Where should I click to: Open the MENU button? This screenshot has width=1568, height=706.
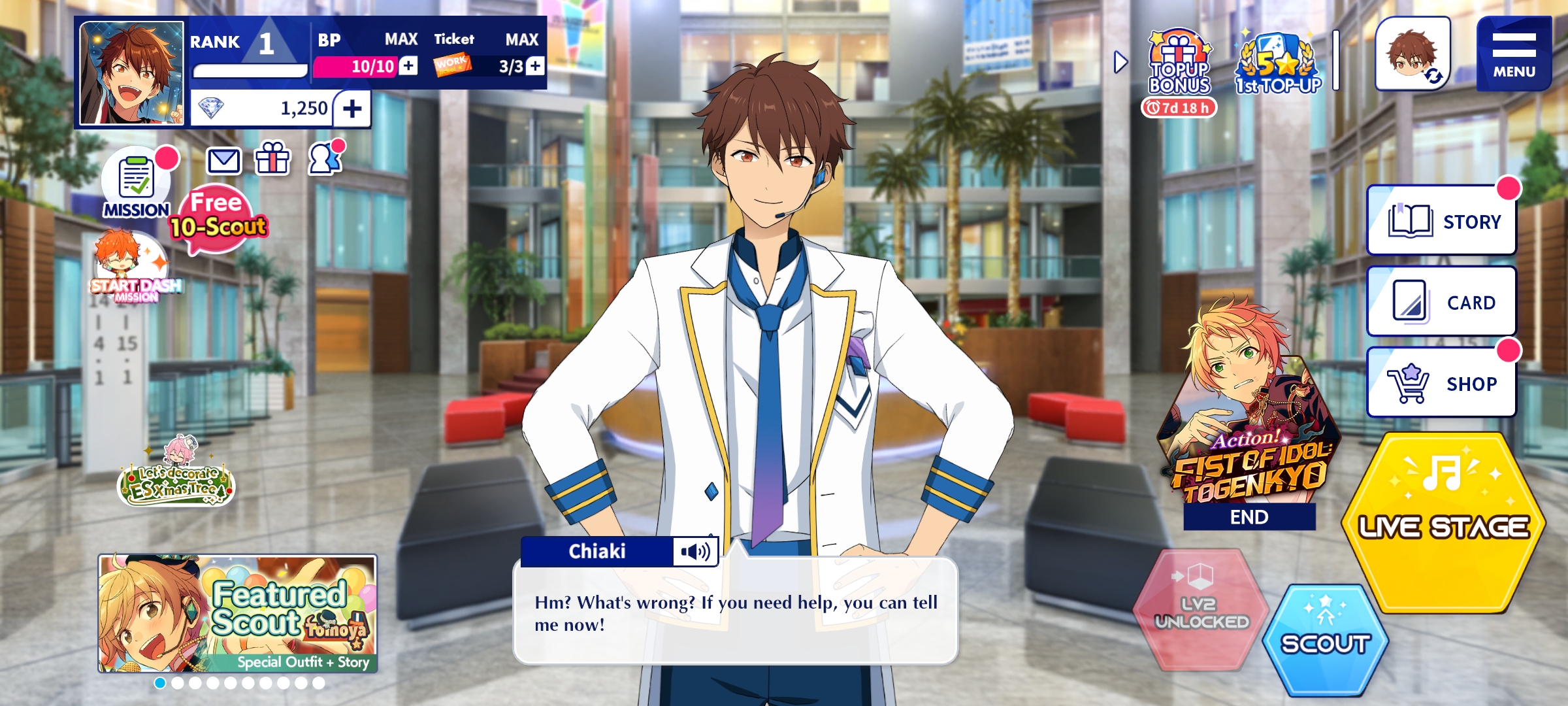(1513, 54)
